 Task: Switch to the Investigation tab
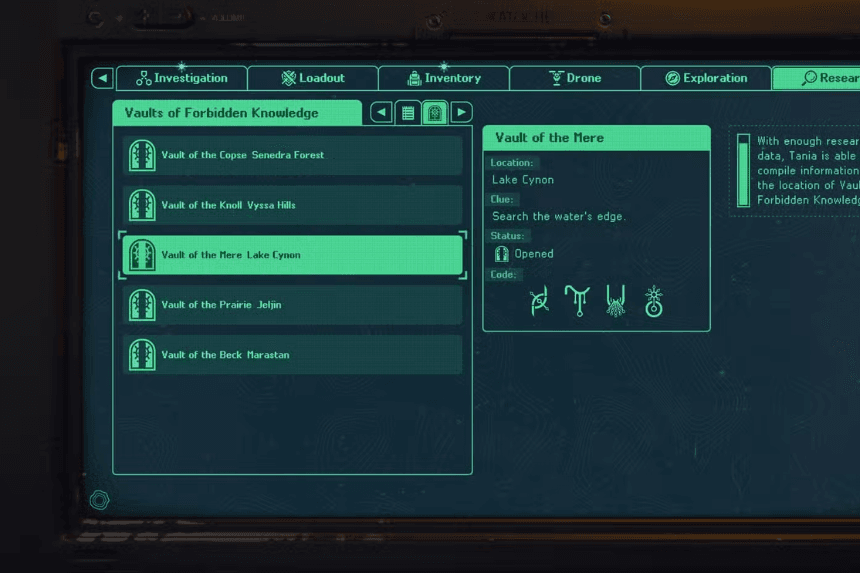[x=182, y=78]
